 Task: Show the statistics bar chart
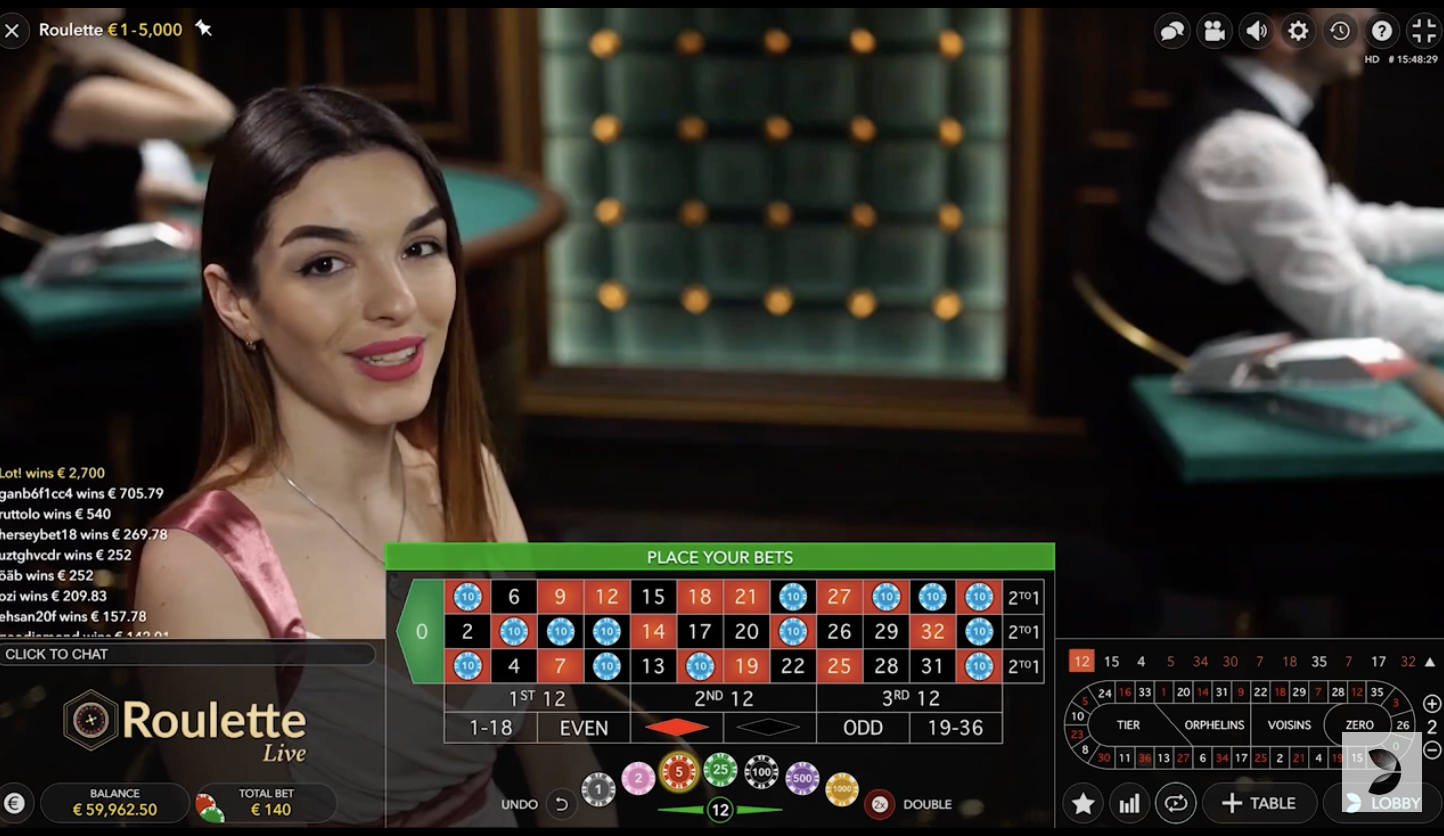pyautogui.click(x=1129, y=803)
